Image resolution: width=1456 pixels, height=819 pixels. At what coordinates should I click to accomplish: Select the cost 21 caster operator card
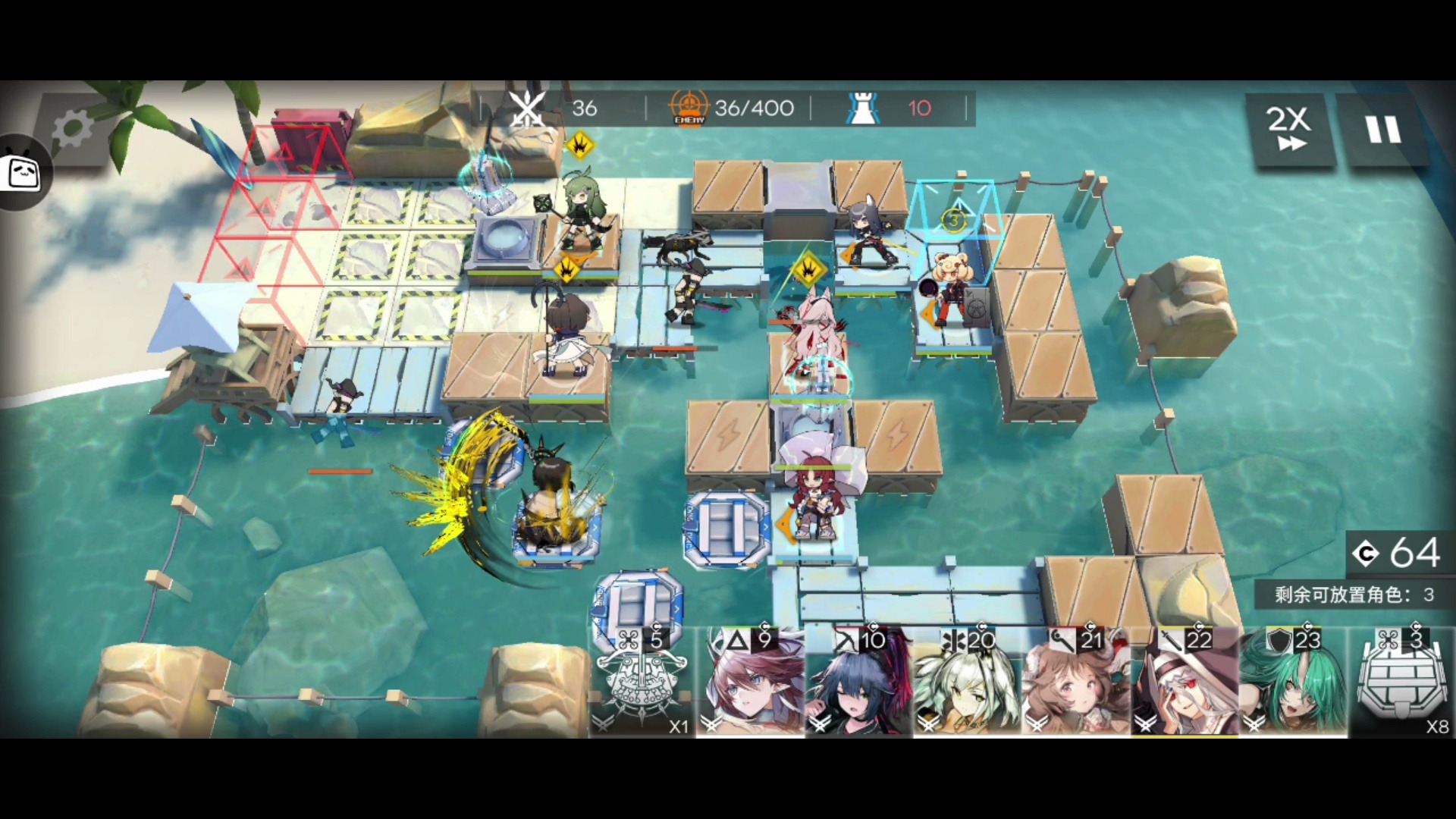[x=1075, y=682]
